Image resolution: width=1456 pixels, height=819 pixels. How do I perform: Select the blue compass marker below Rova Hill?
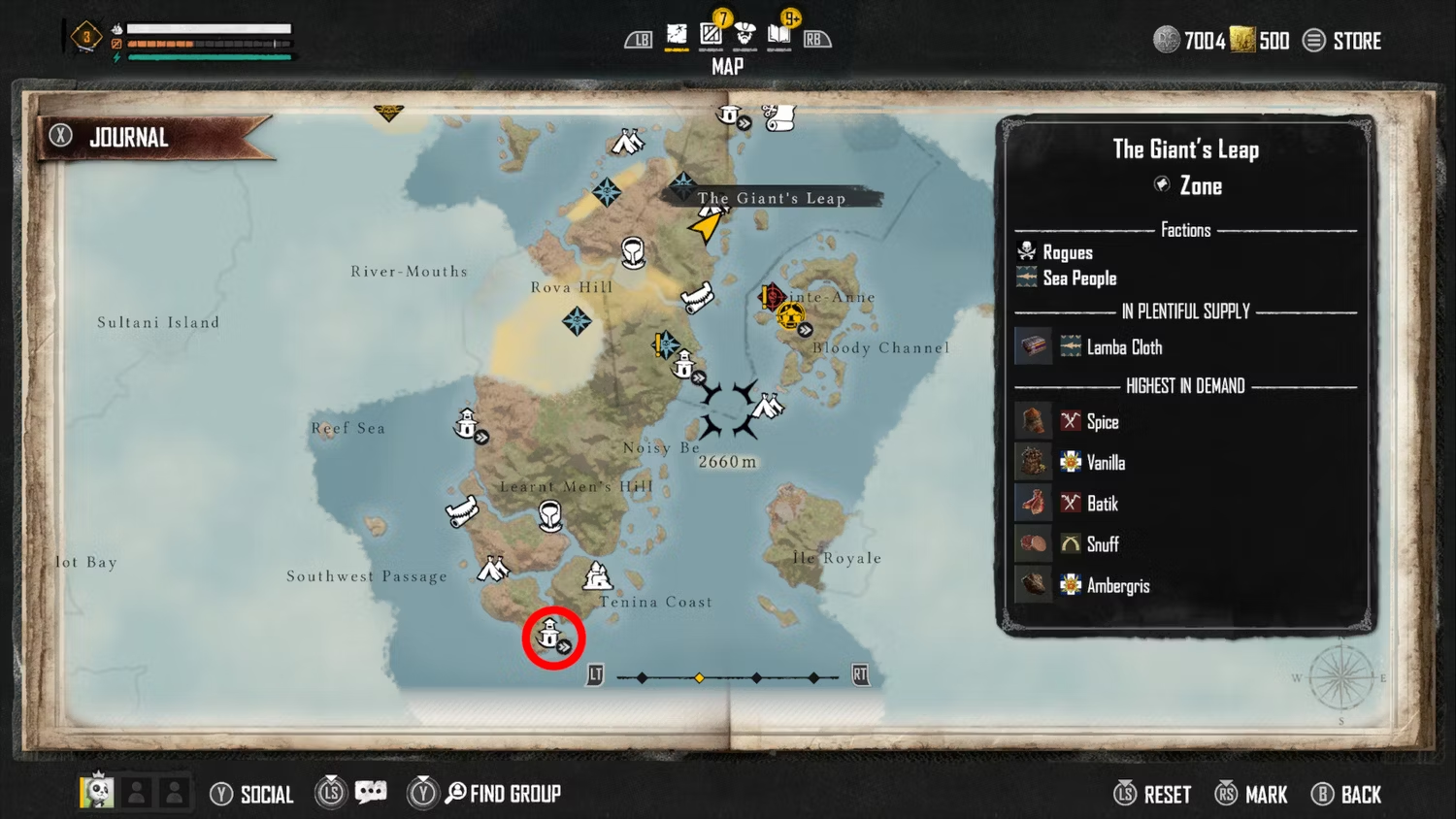577,320
